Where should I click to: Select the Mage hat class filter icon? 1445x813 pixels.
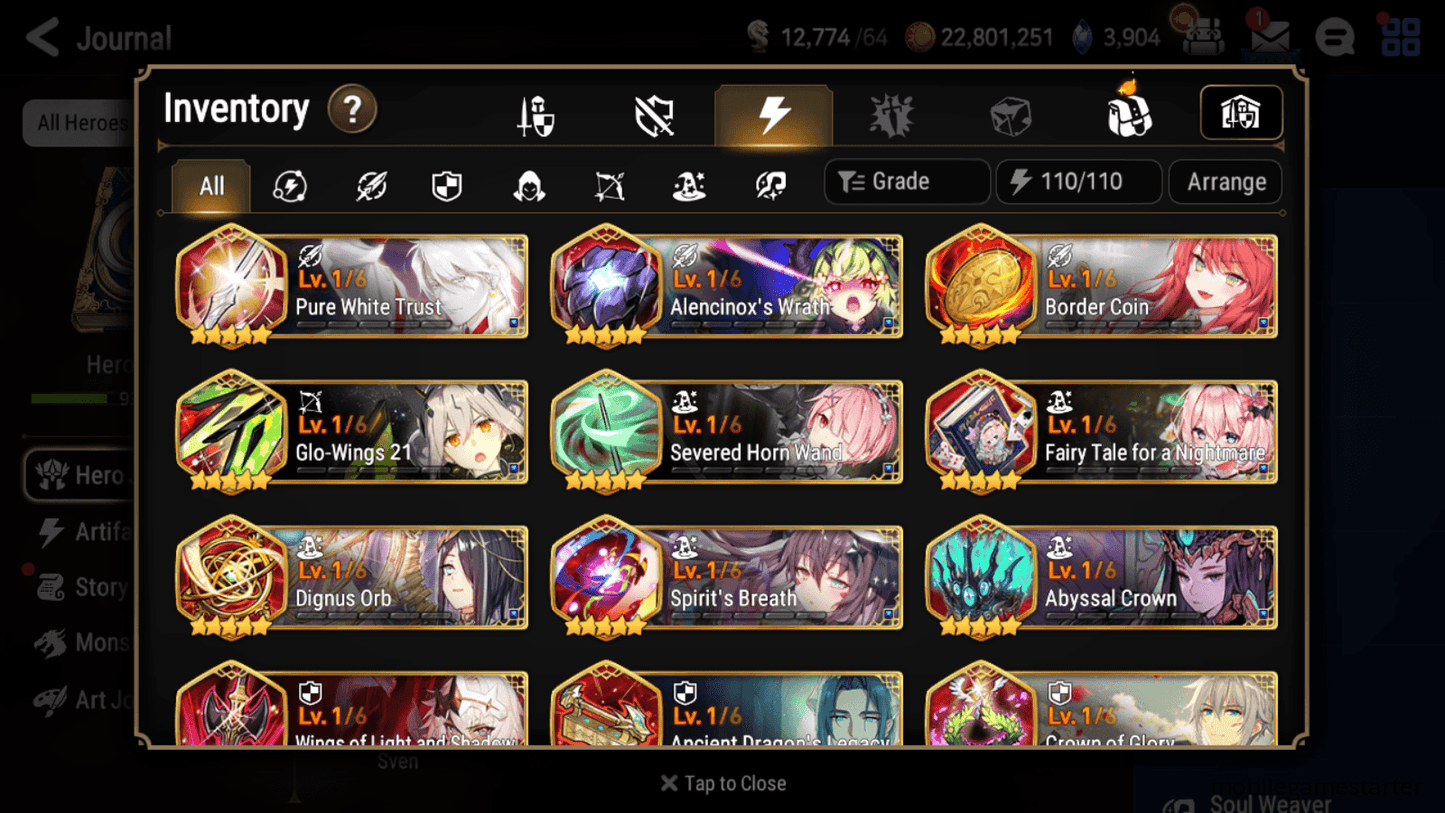click(688, 184)
